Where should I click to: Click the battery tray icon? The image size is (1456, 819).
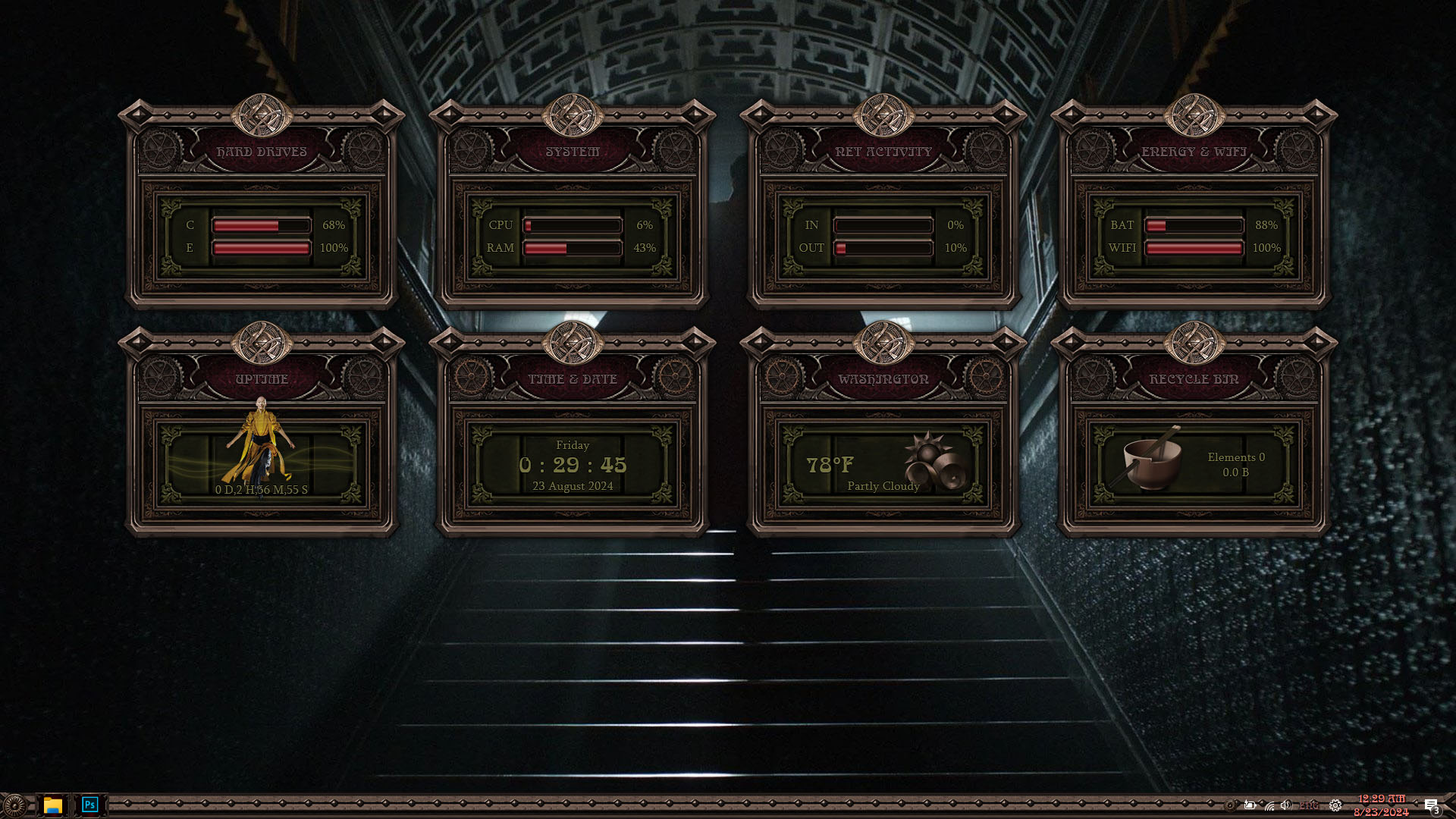coord(1250,805)
